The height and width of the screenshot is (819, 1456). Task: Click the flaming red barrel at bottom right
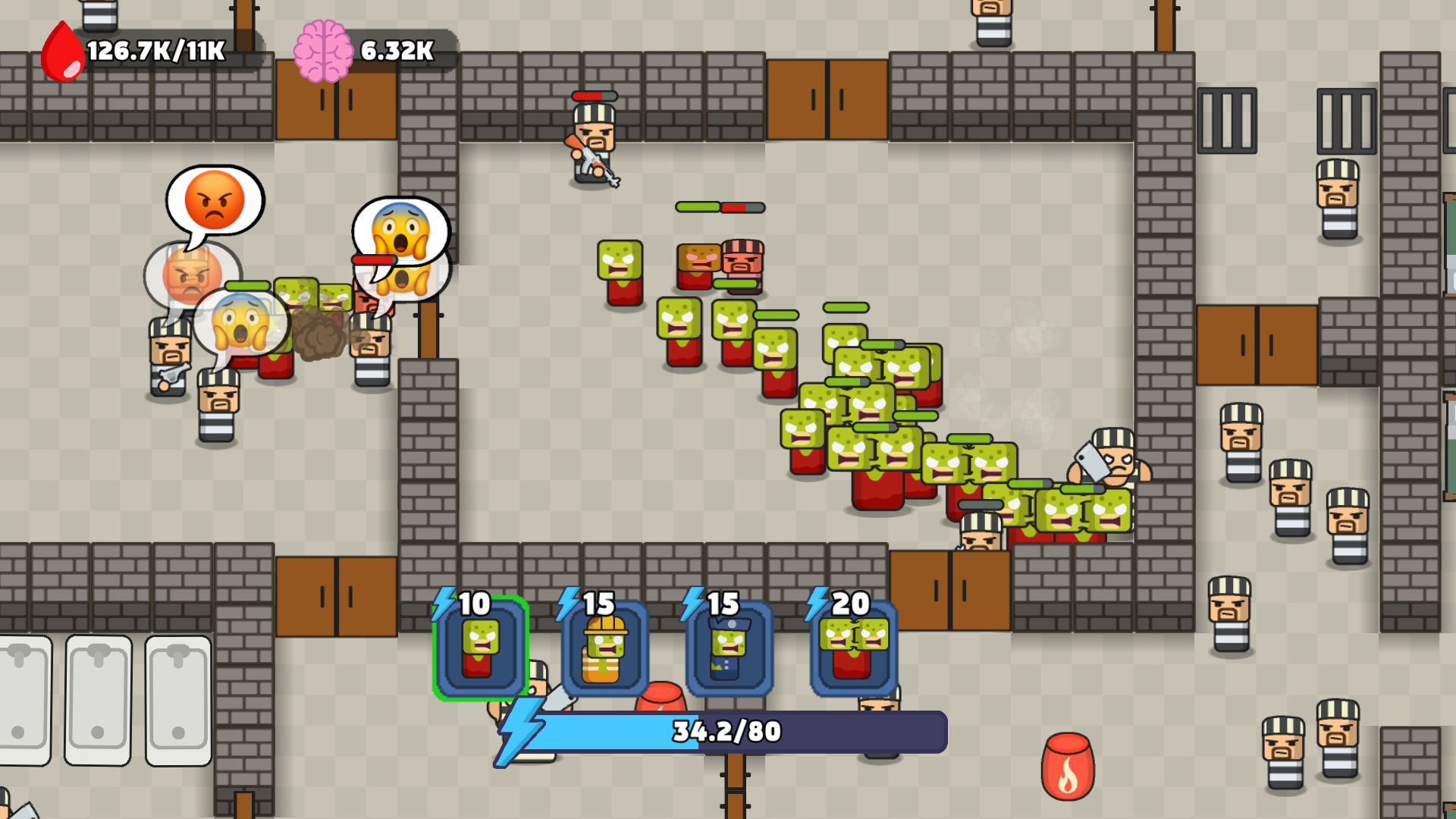tap(1068, 766)
